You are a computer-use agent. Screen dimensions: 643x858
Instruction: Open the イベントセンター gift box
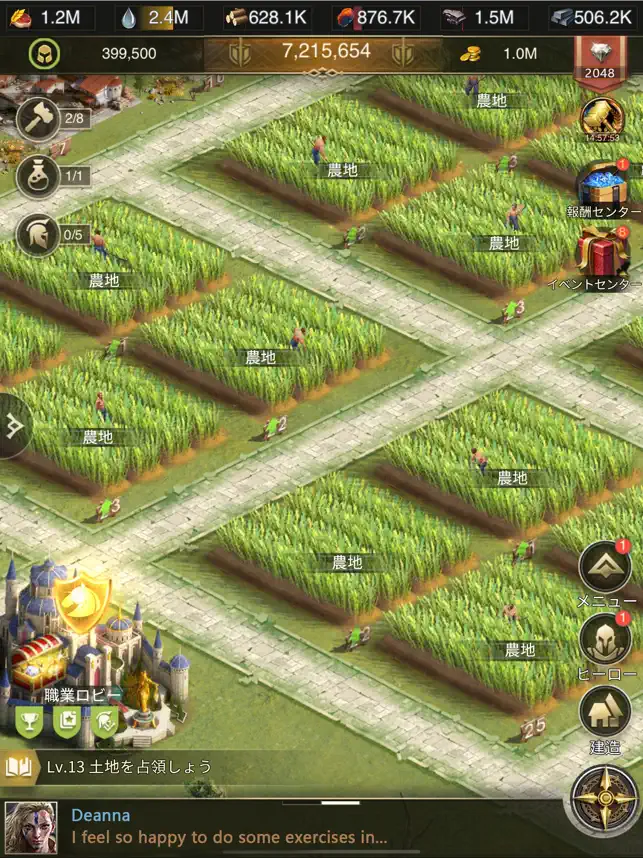603,253
